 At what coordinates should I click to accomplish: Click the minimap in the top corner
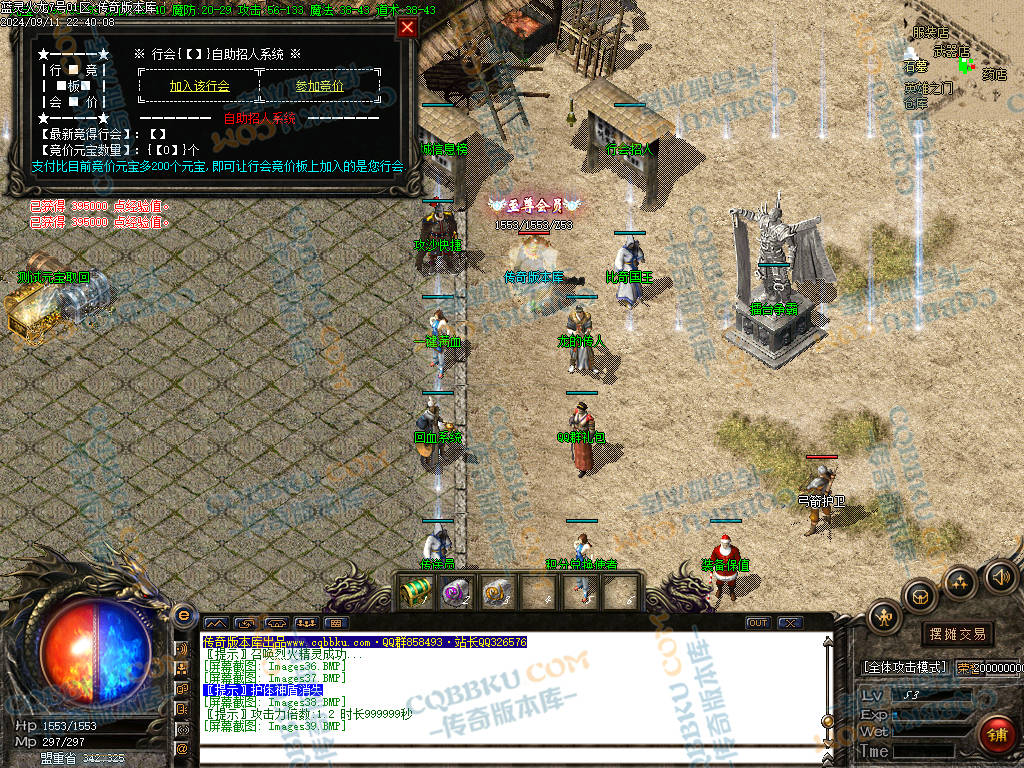click(962, 62)
